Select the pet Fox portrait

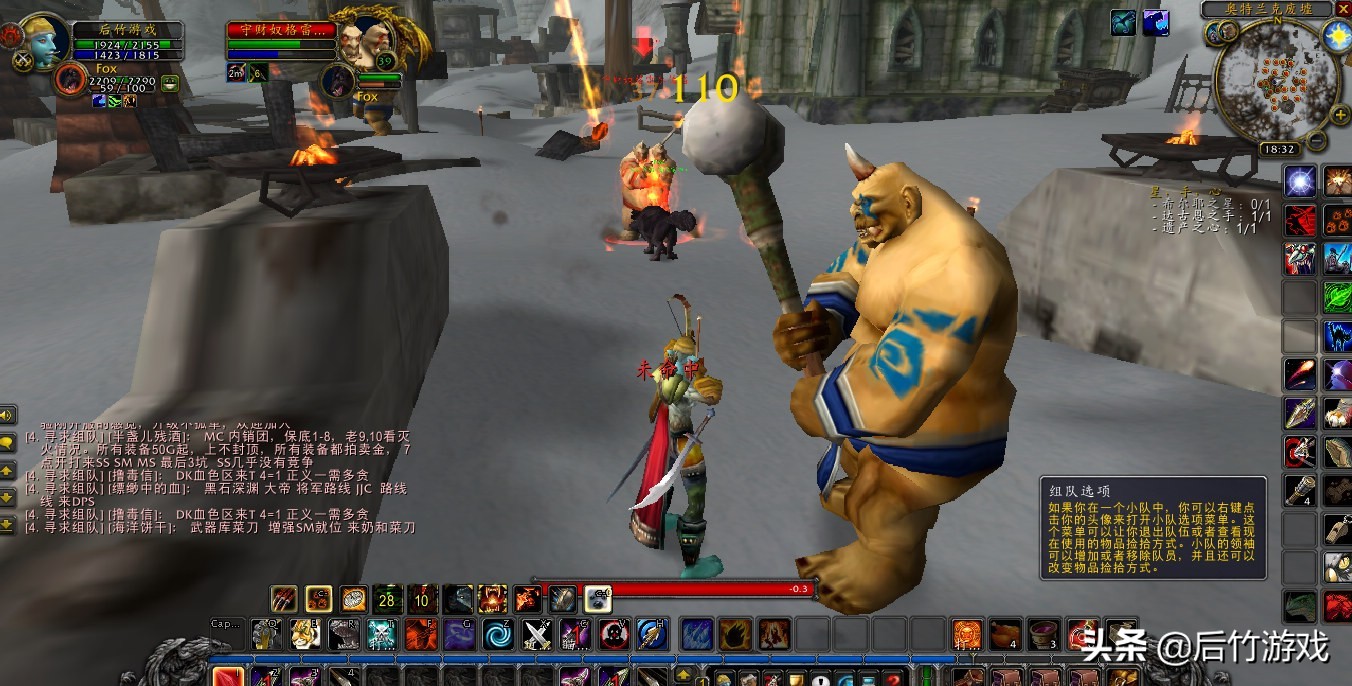71,78
